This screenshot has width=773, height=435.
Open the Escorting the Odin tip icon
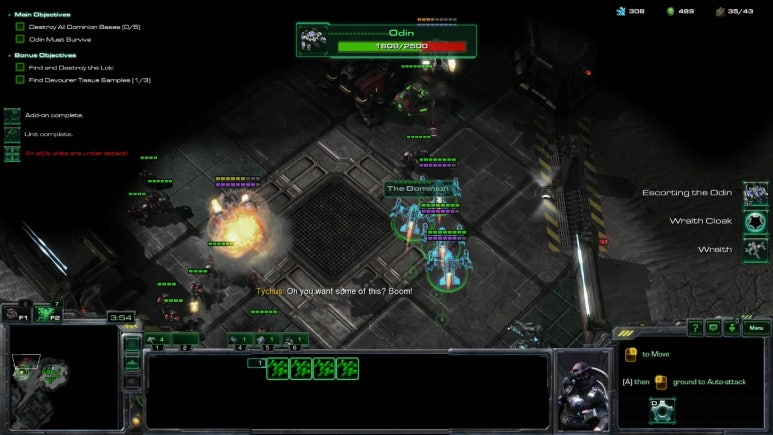coord(755,192)
